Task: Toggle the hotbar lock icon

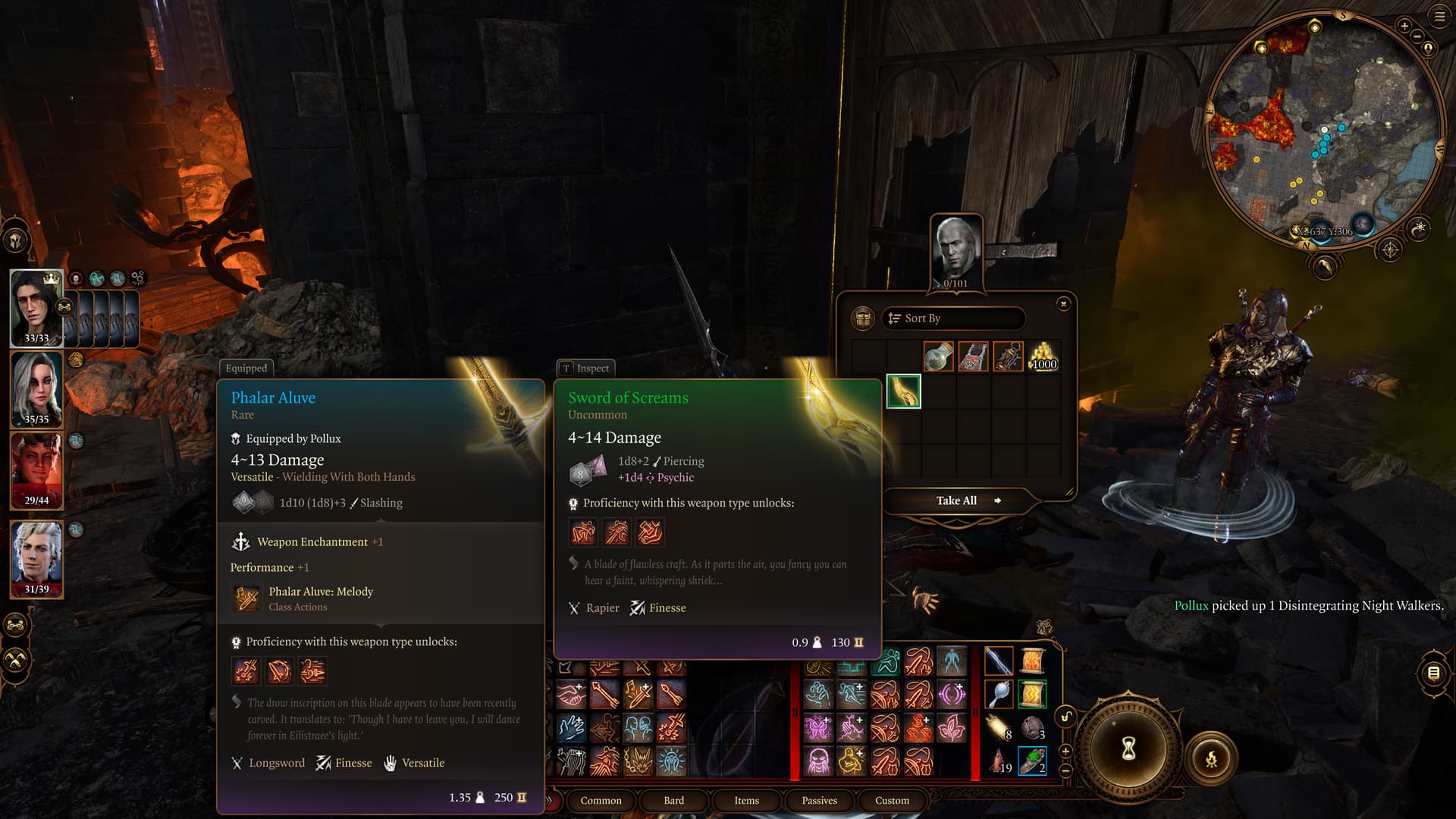Action: [x=1066, y=717]
